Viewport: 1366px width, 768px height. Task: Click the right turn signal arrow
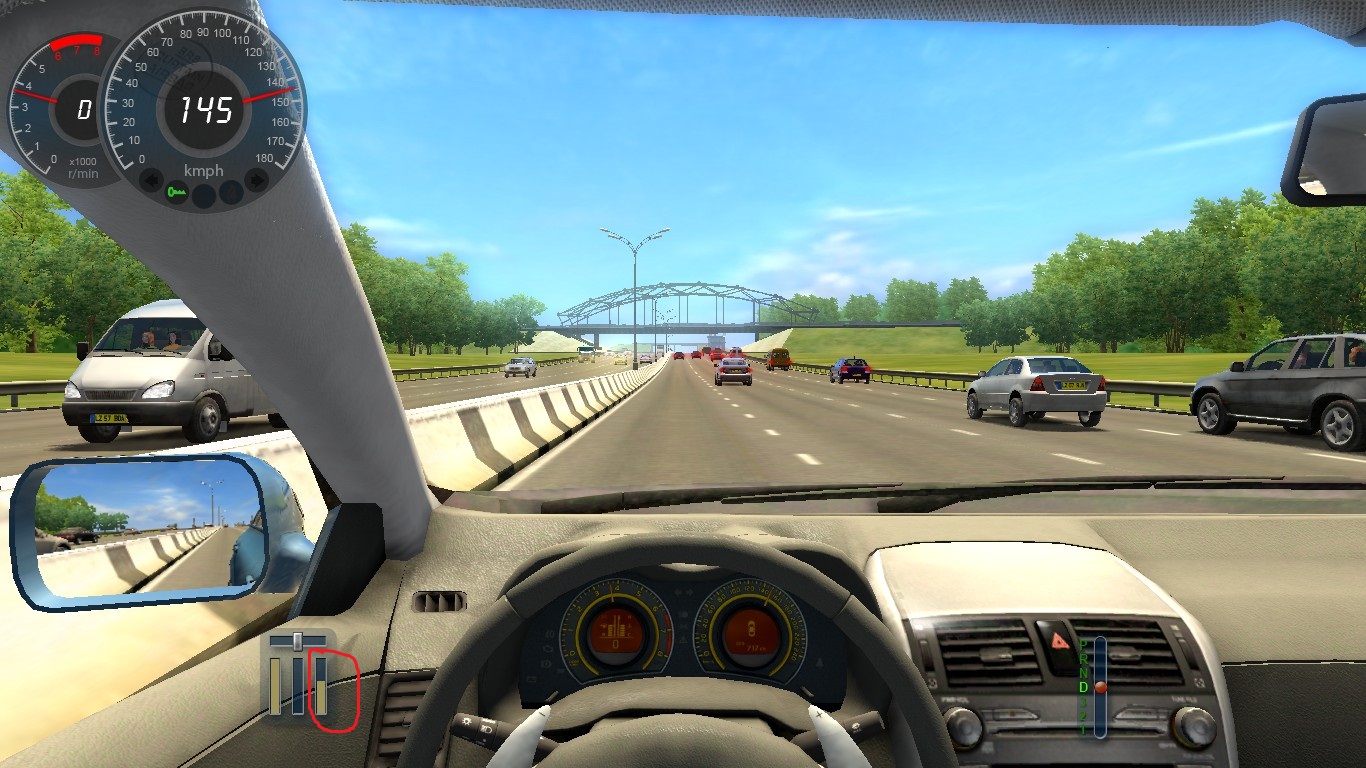tap(257, 181)
